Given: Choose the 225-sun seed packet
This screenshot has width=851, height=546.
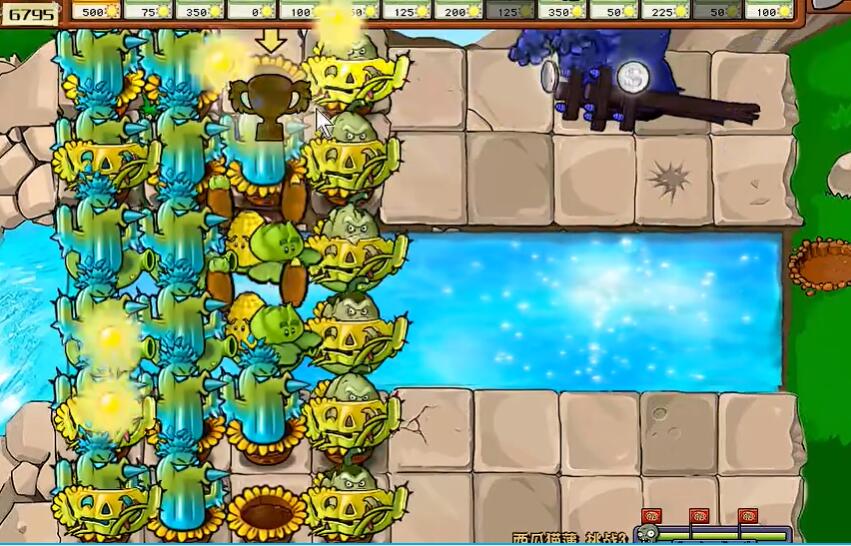Looking at the screenshot, I should [x=666, y=11].
